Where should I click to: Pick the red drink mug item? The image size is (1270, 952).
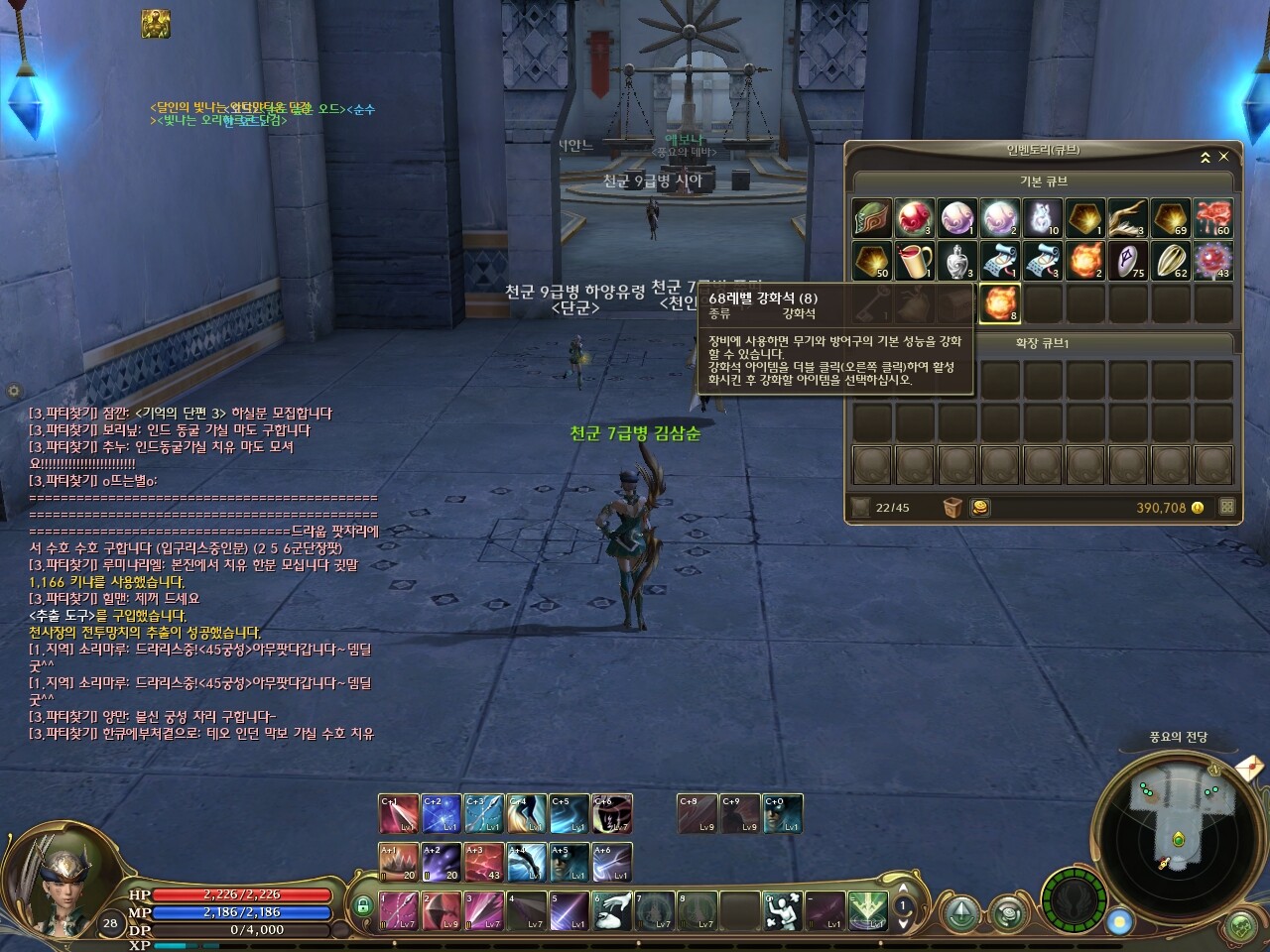(914, 261)
